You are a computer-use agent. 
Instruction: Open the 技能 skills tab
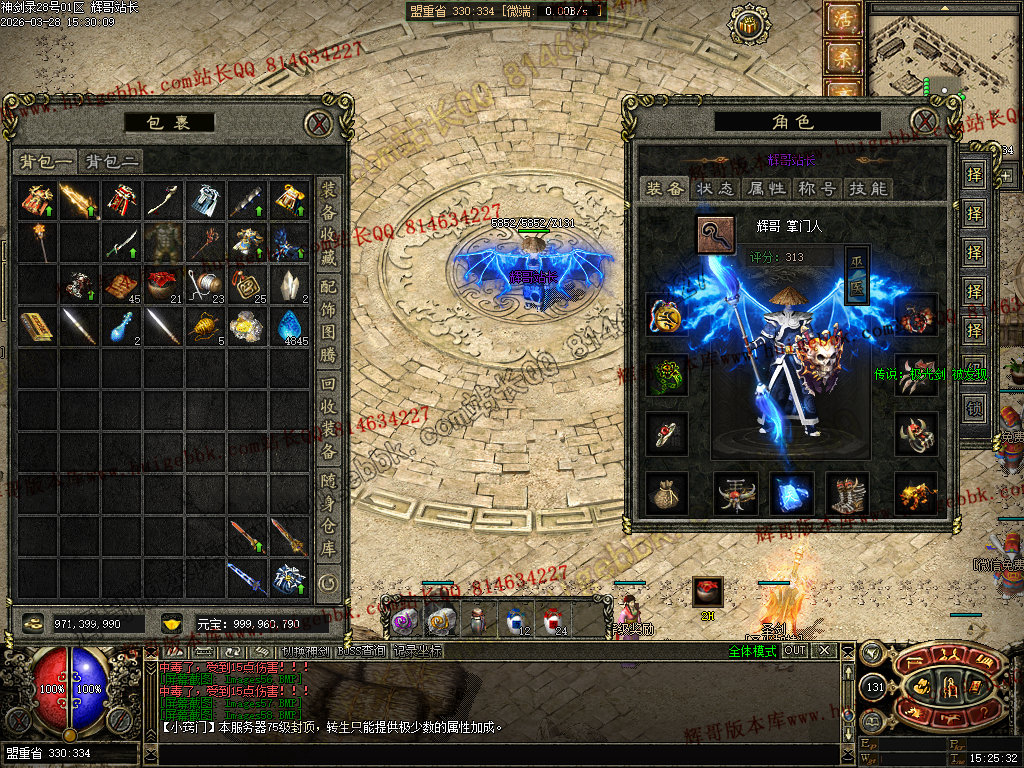pos(866,188)
